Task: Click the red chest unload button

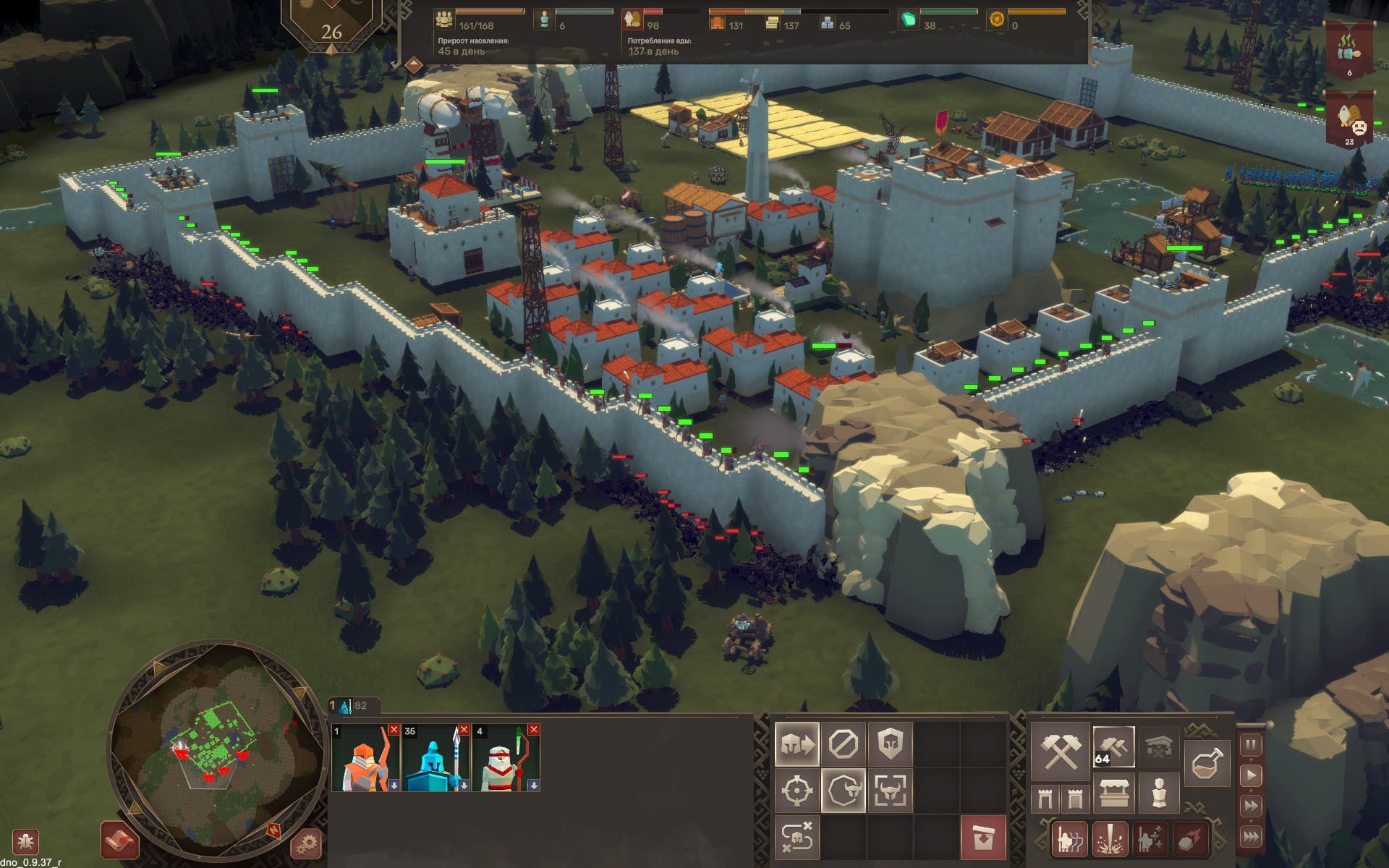Action: [x=982, y=837]
